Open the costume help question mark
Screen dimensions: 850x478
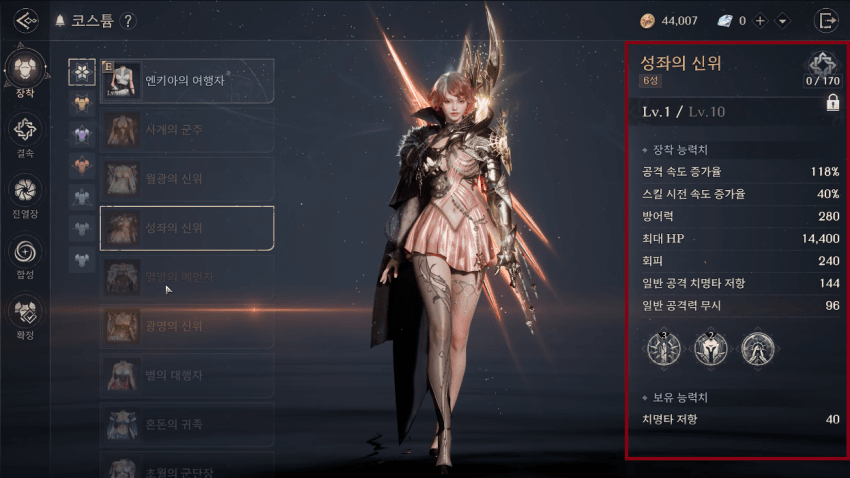pos(130,21)
